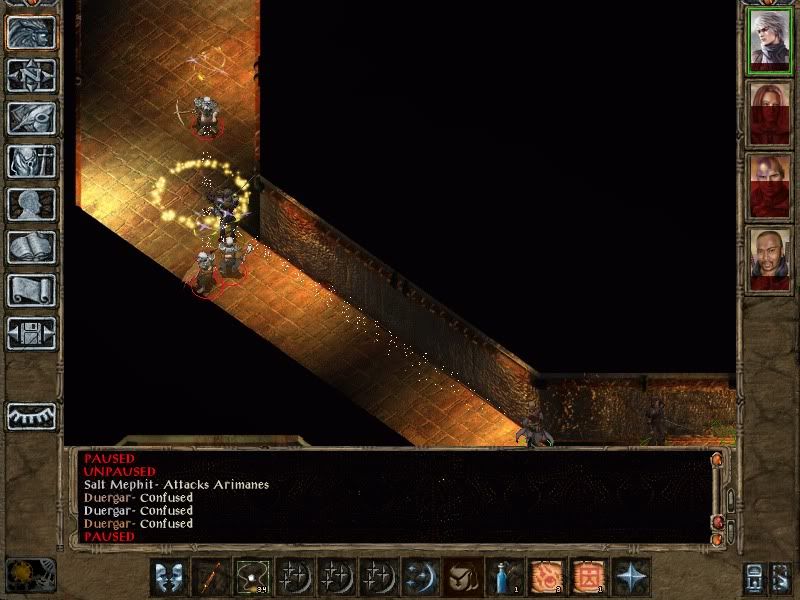Open the inventory screen button
Screen dimensions: 800x600
tap(31, 161)
